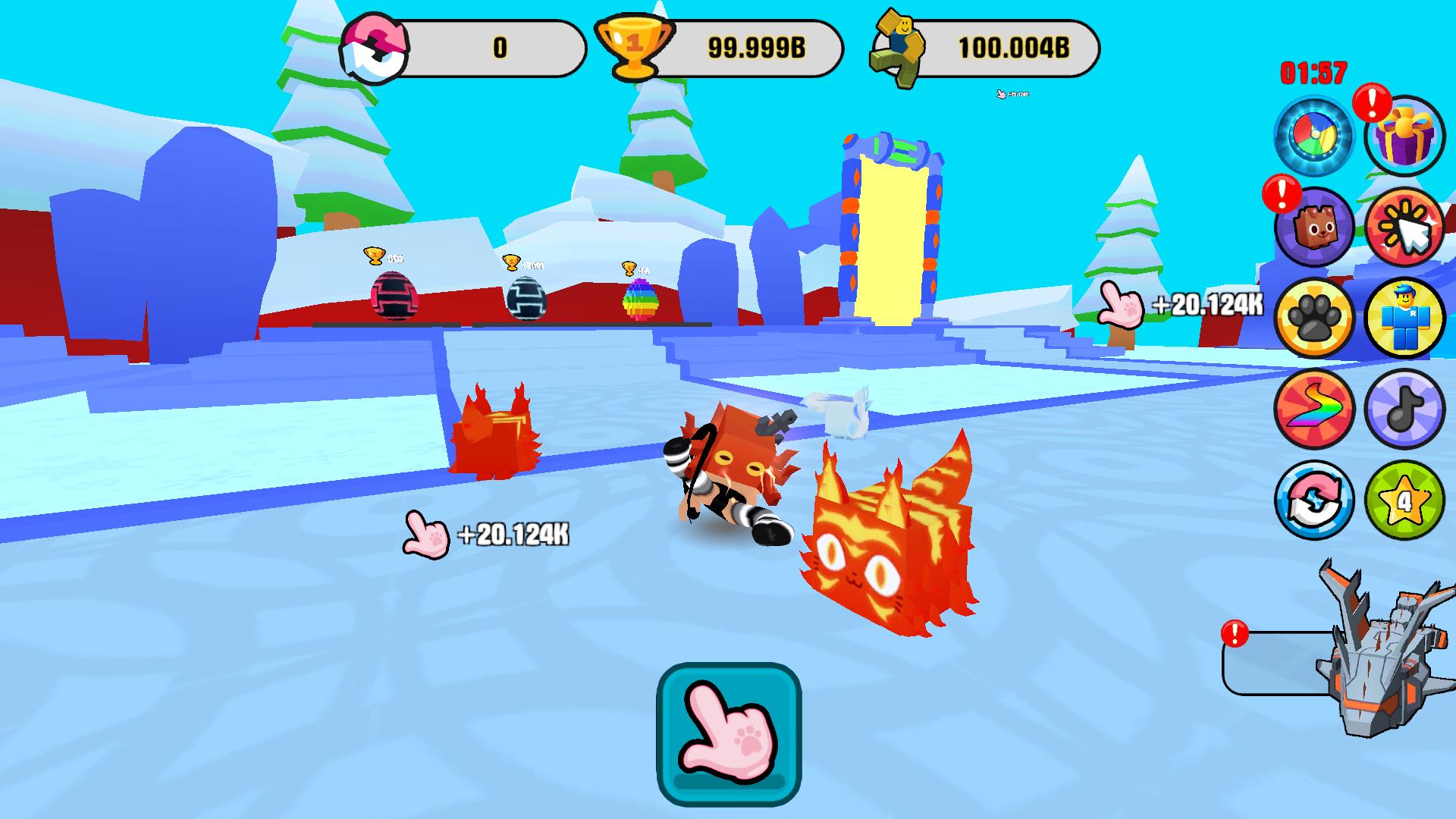Open the rebirth swap arrows icon
The width and height of the screenshot is (1456, 819).
pyautogui.click(x=1314, y=498)
